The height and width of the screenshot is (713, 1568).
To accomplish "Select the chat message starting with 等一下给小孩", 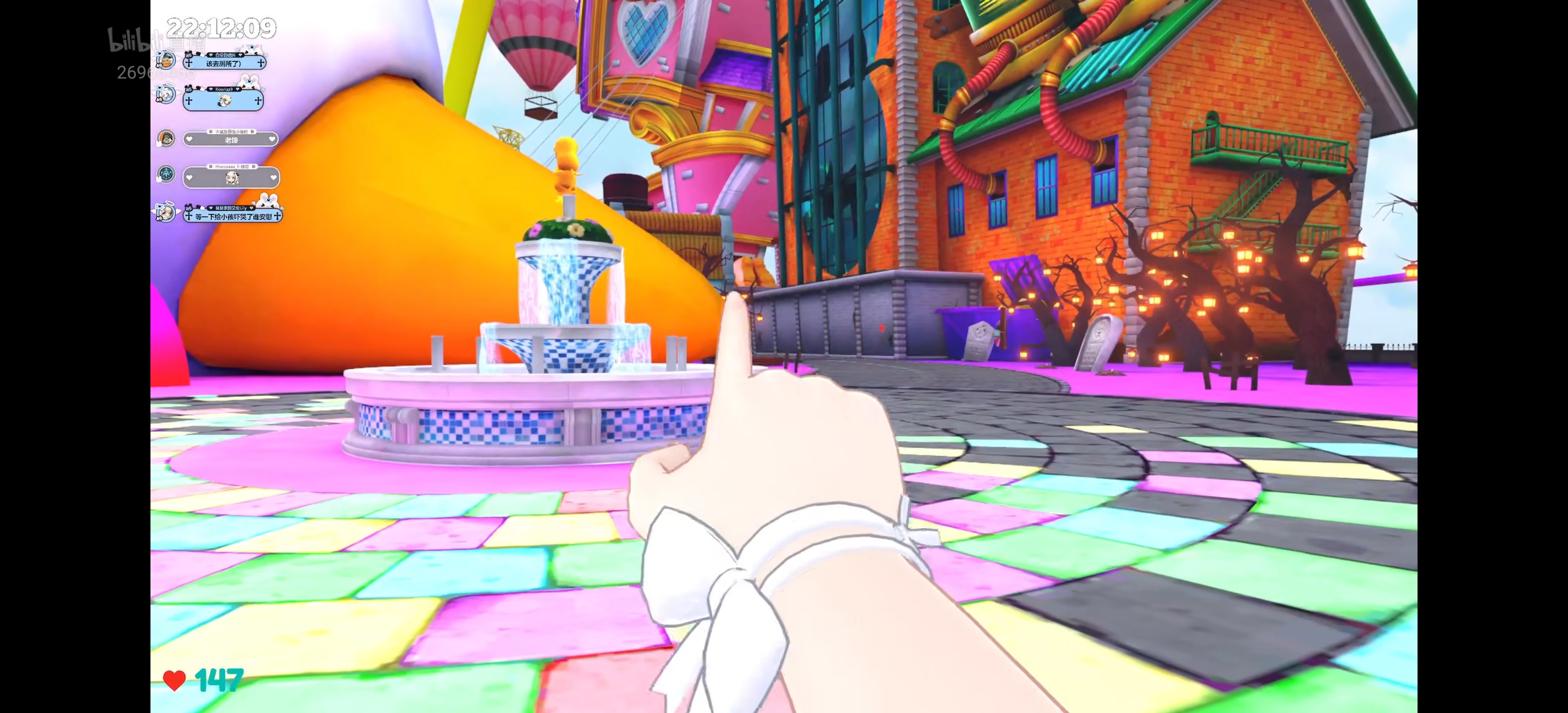I will coord(233,216).
